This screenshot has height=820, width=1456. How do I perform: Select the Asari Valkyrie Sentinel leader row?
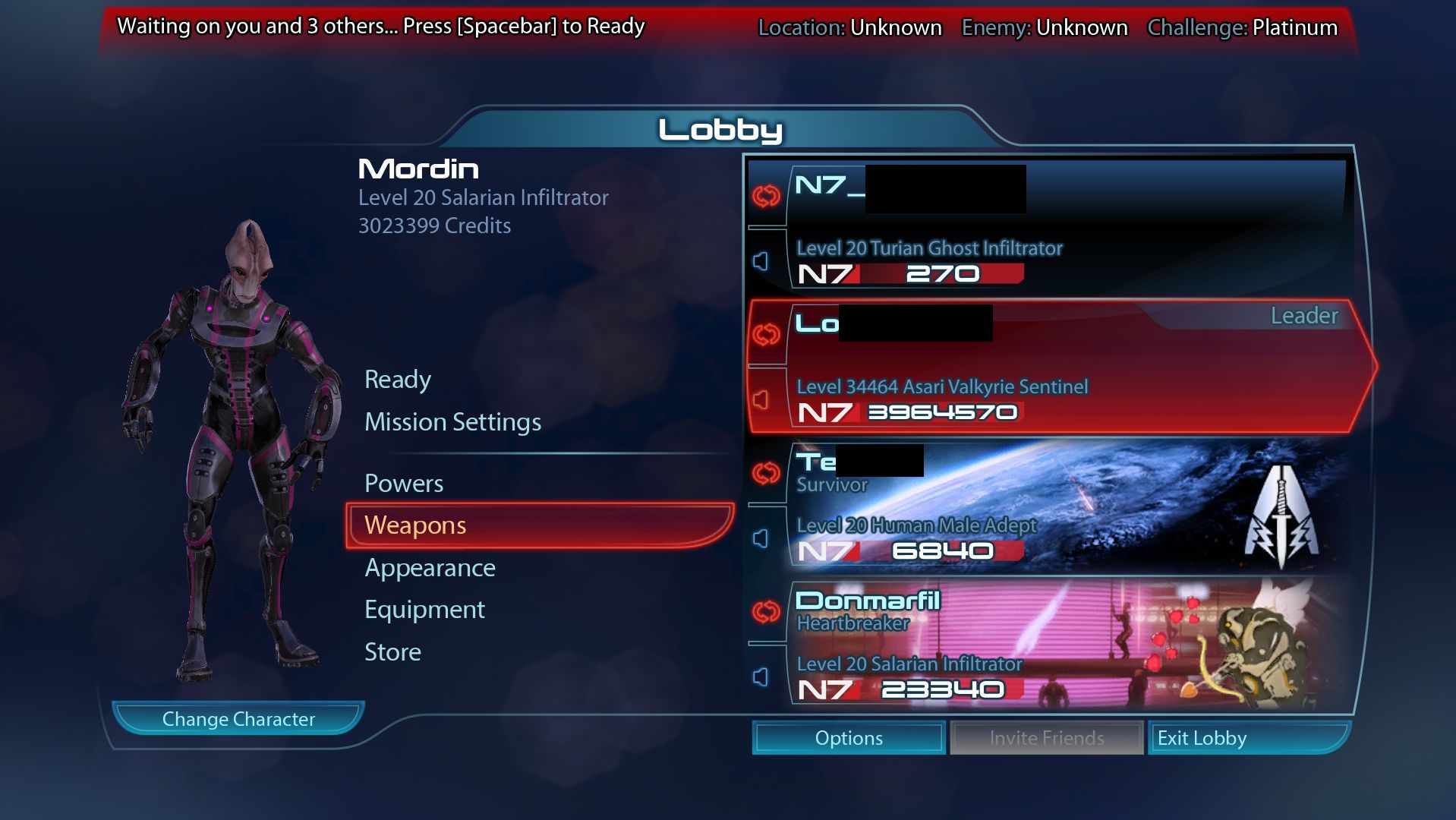click(x=1063, y=367)
